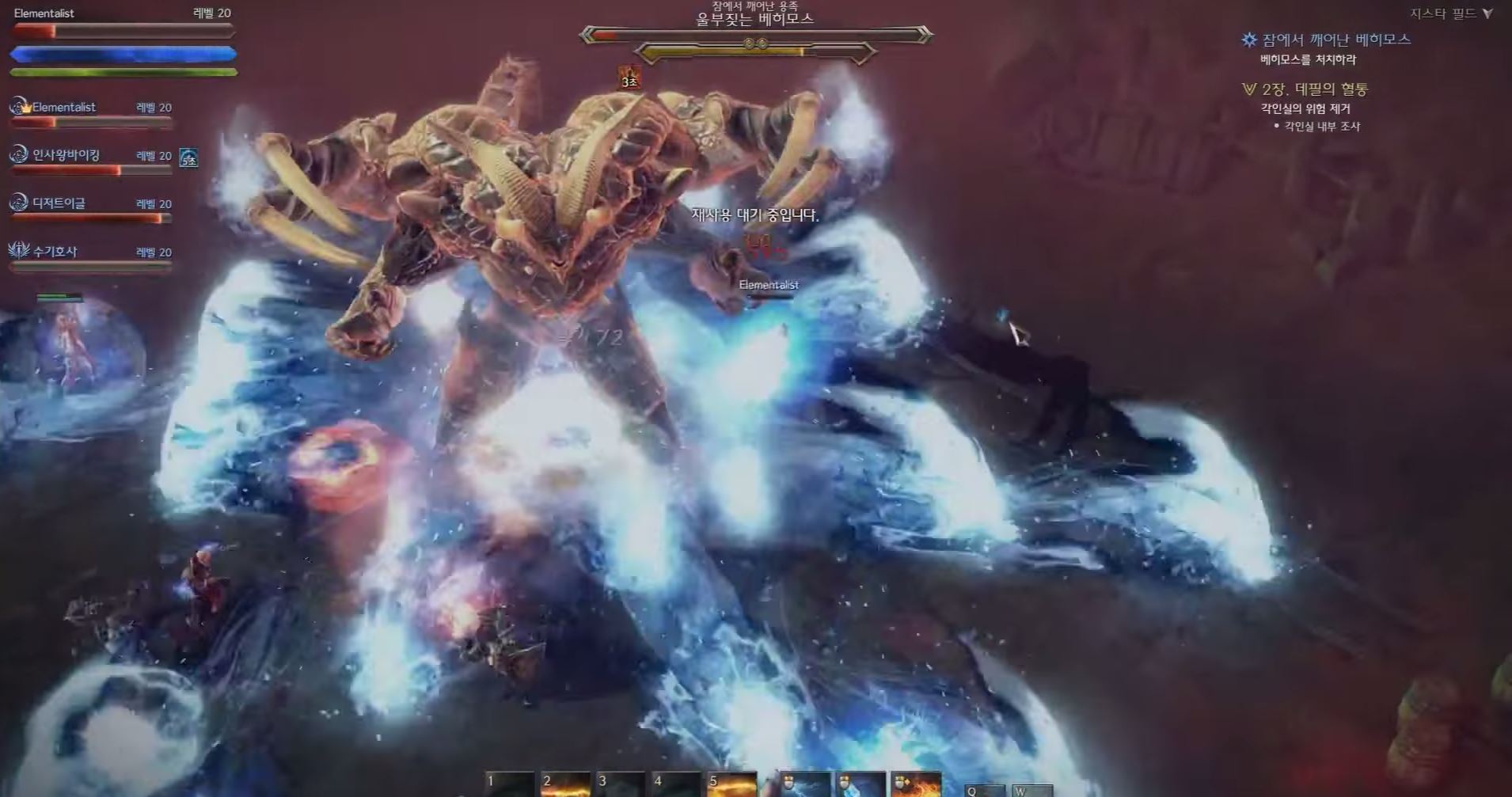Activate the ice crystal ability icon

point(860,784)
